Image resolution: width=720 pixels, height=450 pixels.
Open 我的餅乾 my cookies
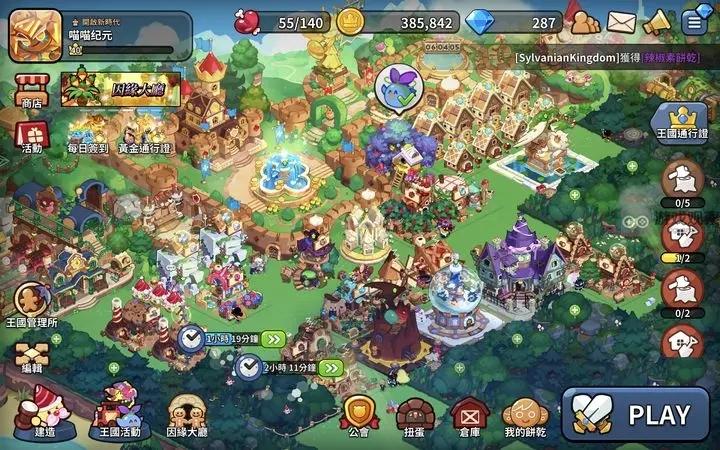tap(525, 415)
